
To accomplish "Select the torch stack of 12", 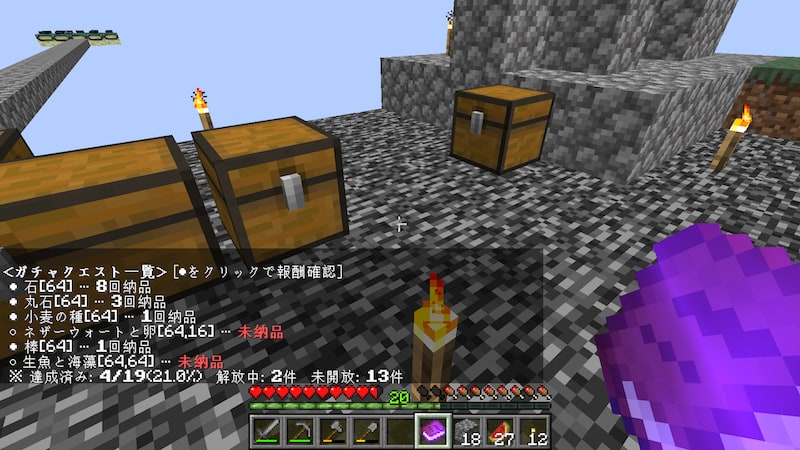I will coord(532,431).
